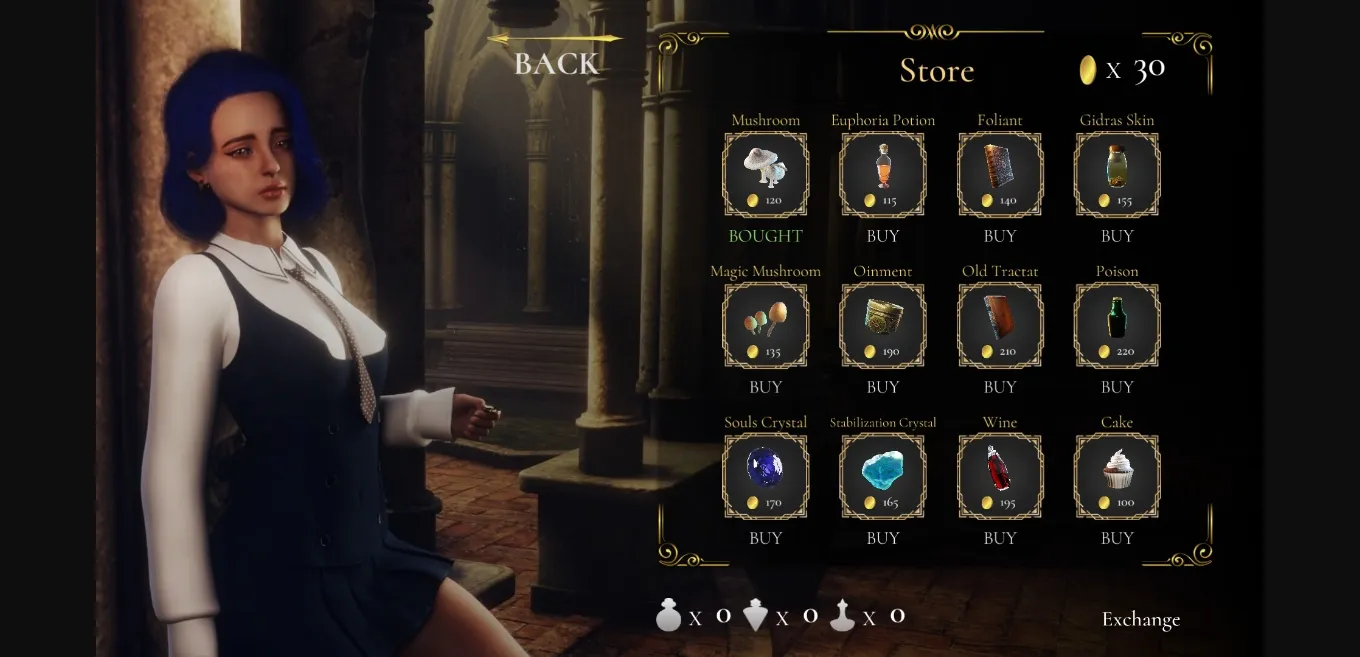
Task: Buy the Euphoria Potion
Action: (883, 236)
